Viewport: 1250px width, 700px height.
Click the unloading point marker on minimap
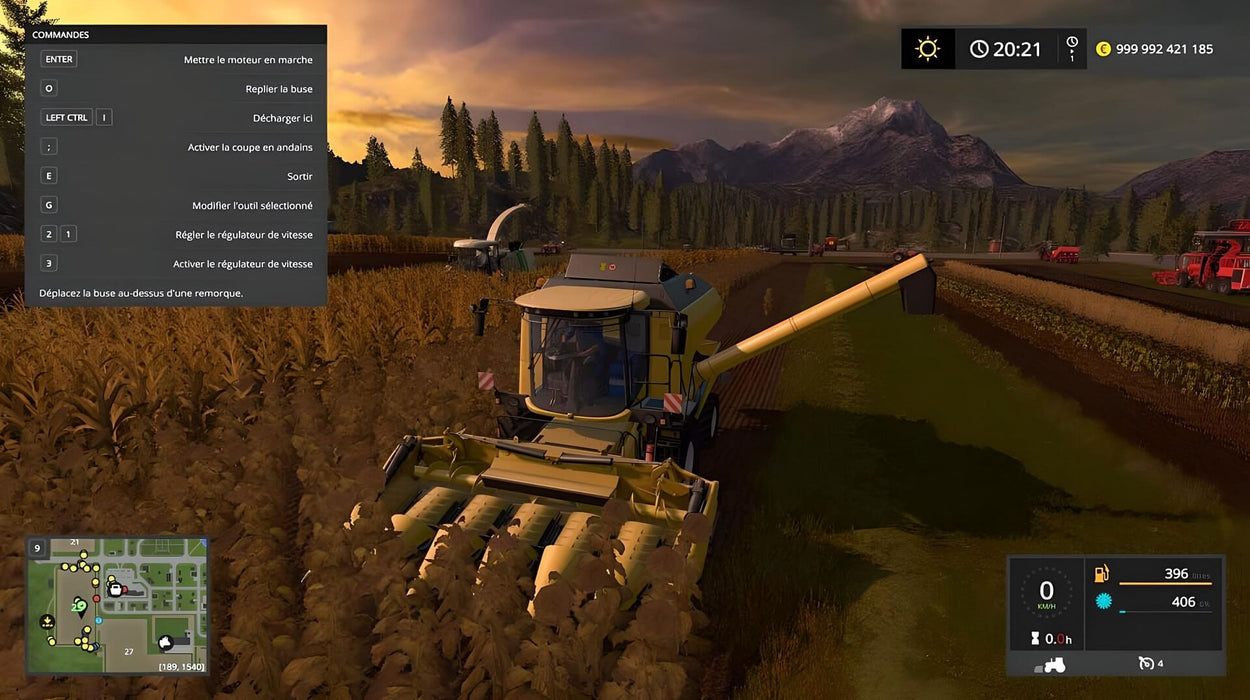[47, 622]
